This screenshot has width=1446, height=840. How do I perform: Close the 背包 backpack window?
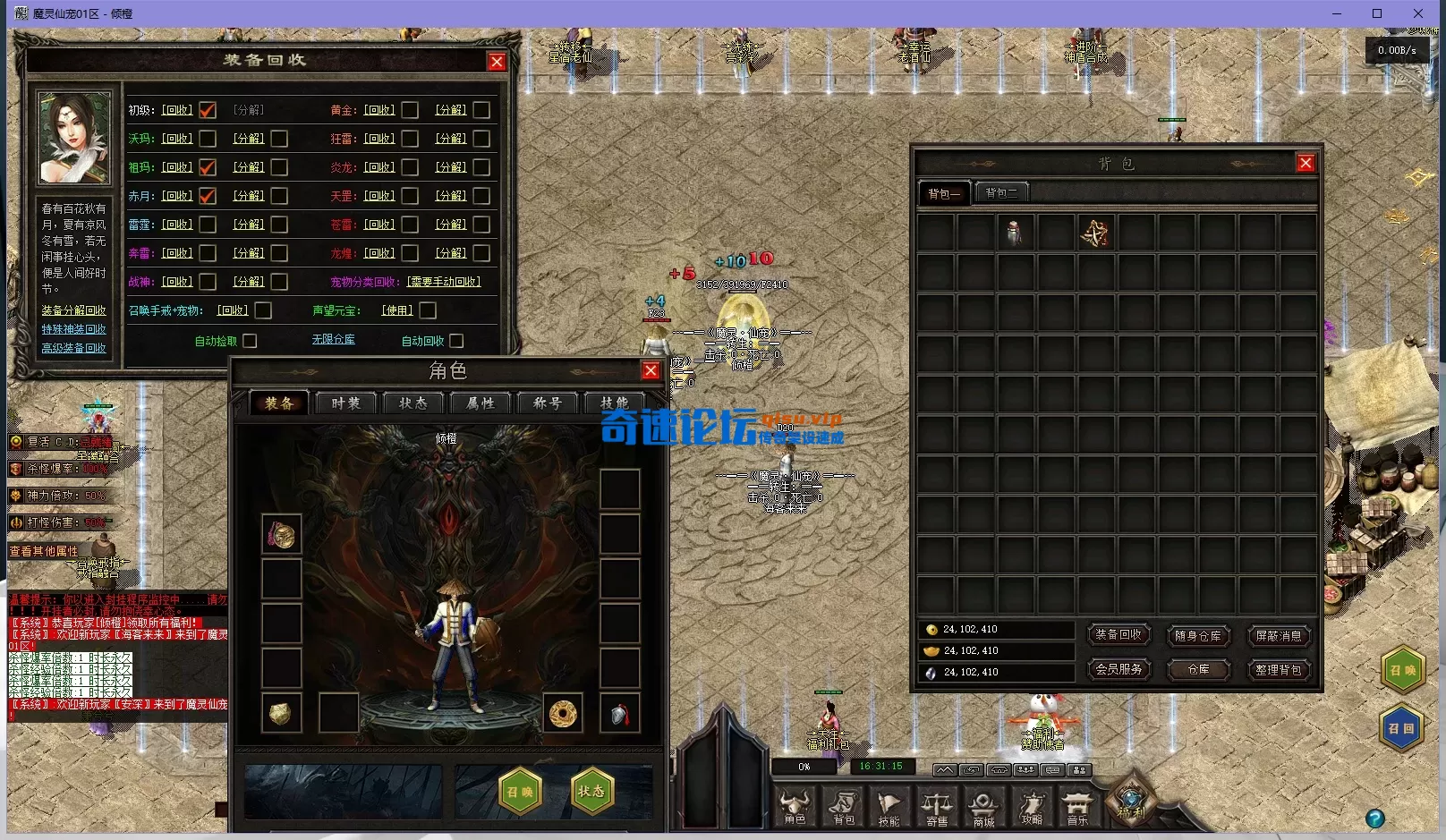[x=1306, y=163]
